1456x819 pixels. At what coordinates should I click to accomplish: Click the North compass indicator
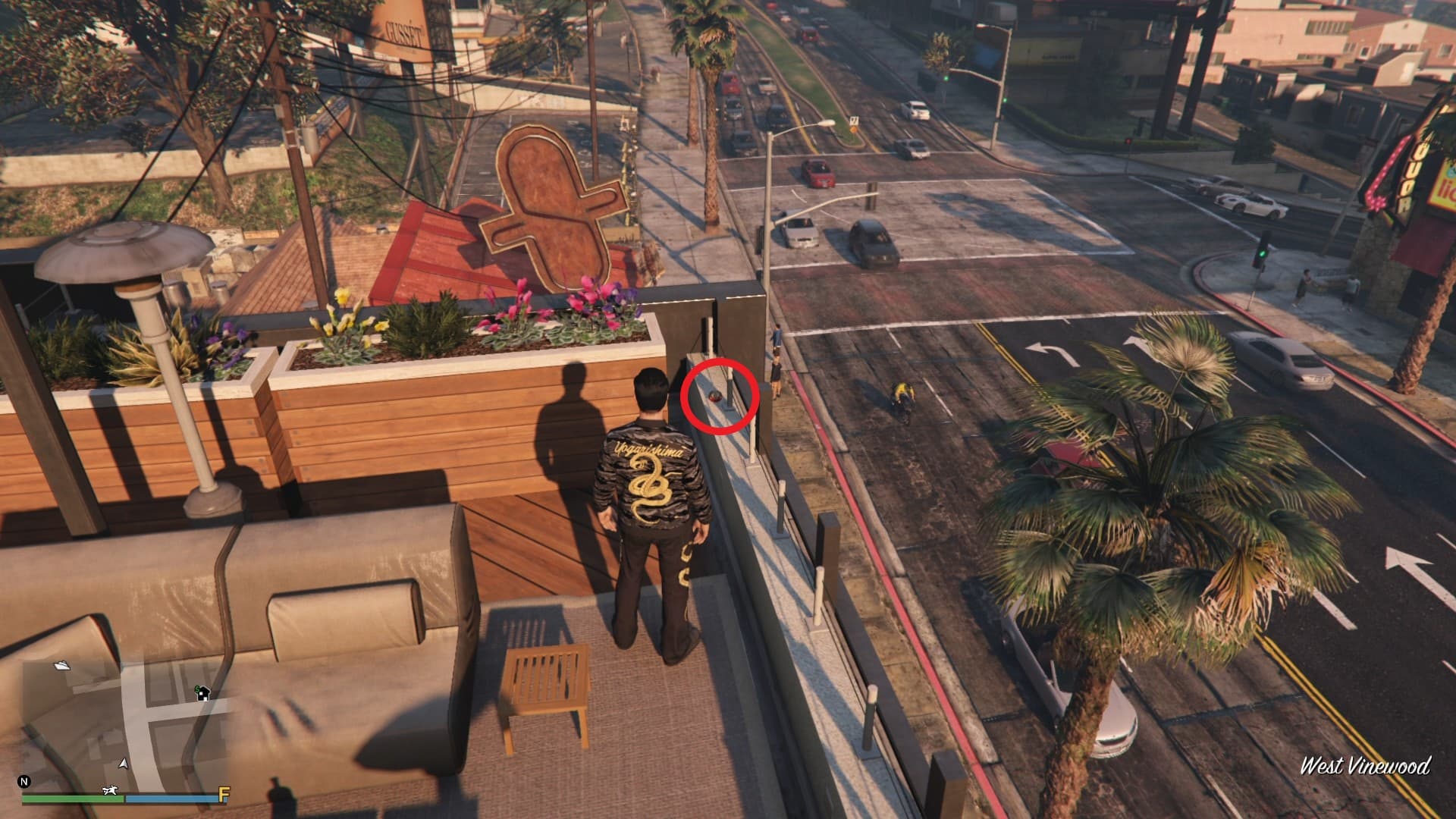pos(24,782)
